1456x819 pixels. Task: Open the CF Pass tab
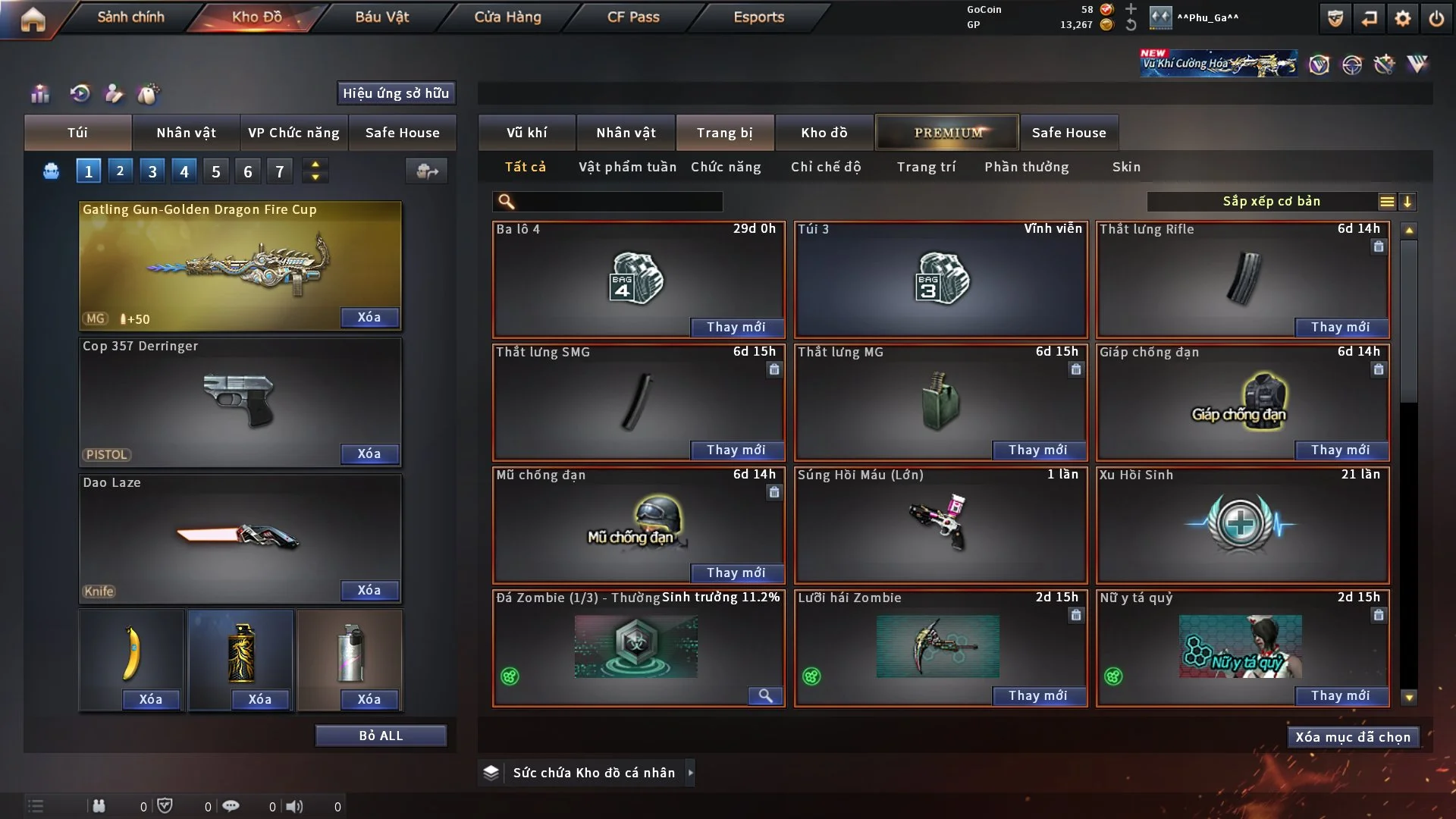click(633, 17)
